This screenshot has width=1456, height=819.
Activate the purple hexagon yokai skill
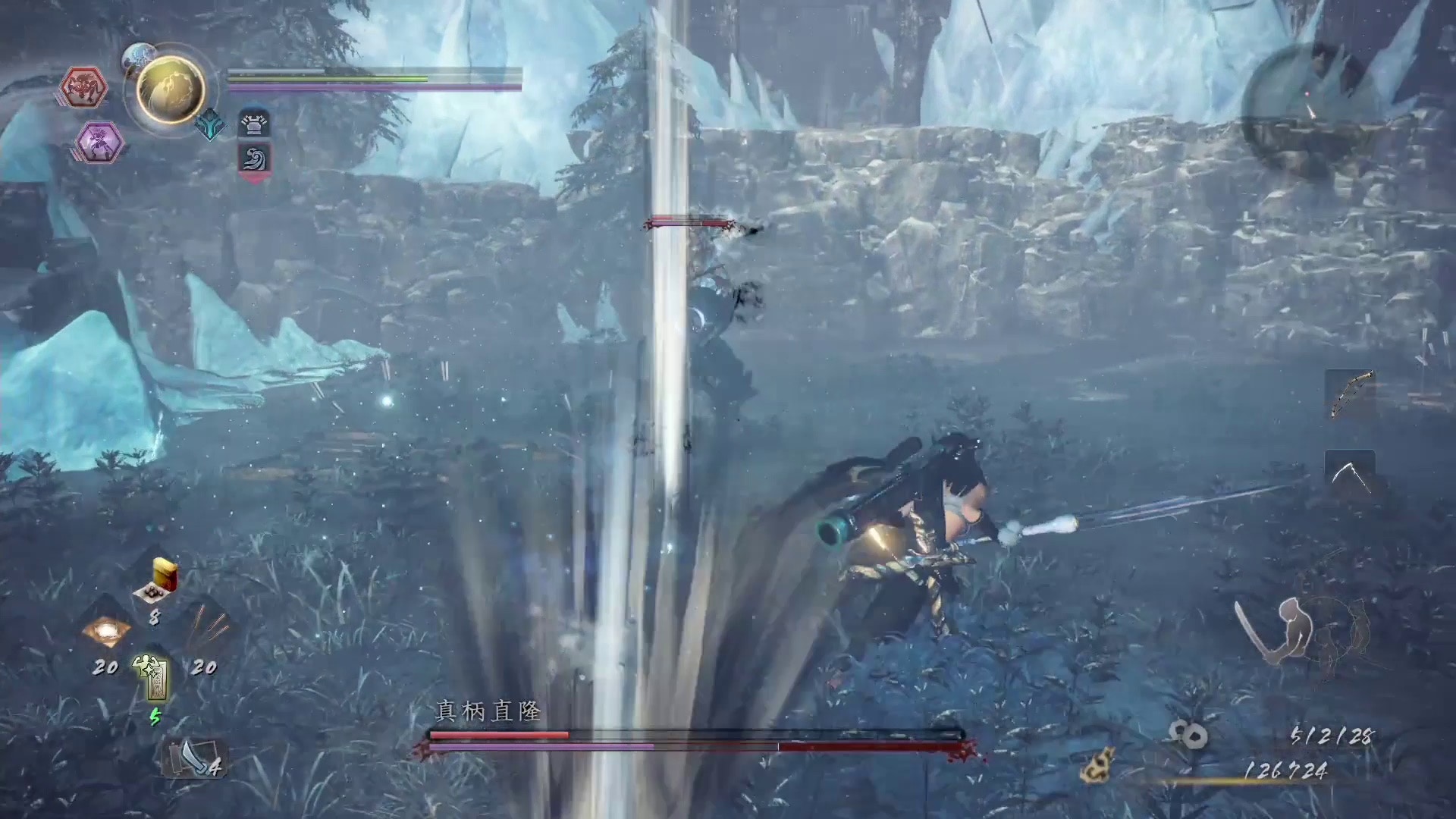[99, 142]
